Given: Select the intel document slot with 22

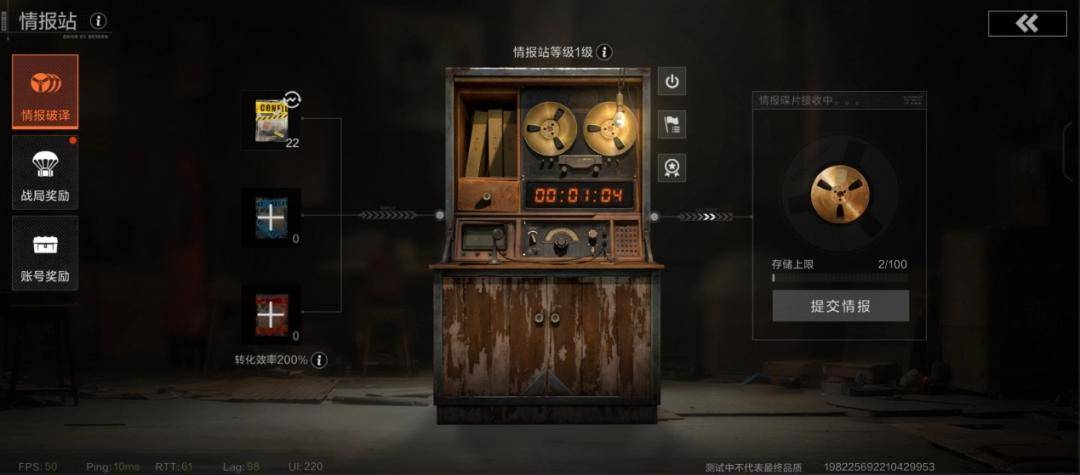Looking at the screenshot, I should pyautogui.click(x=270, y=121).
